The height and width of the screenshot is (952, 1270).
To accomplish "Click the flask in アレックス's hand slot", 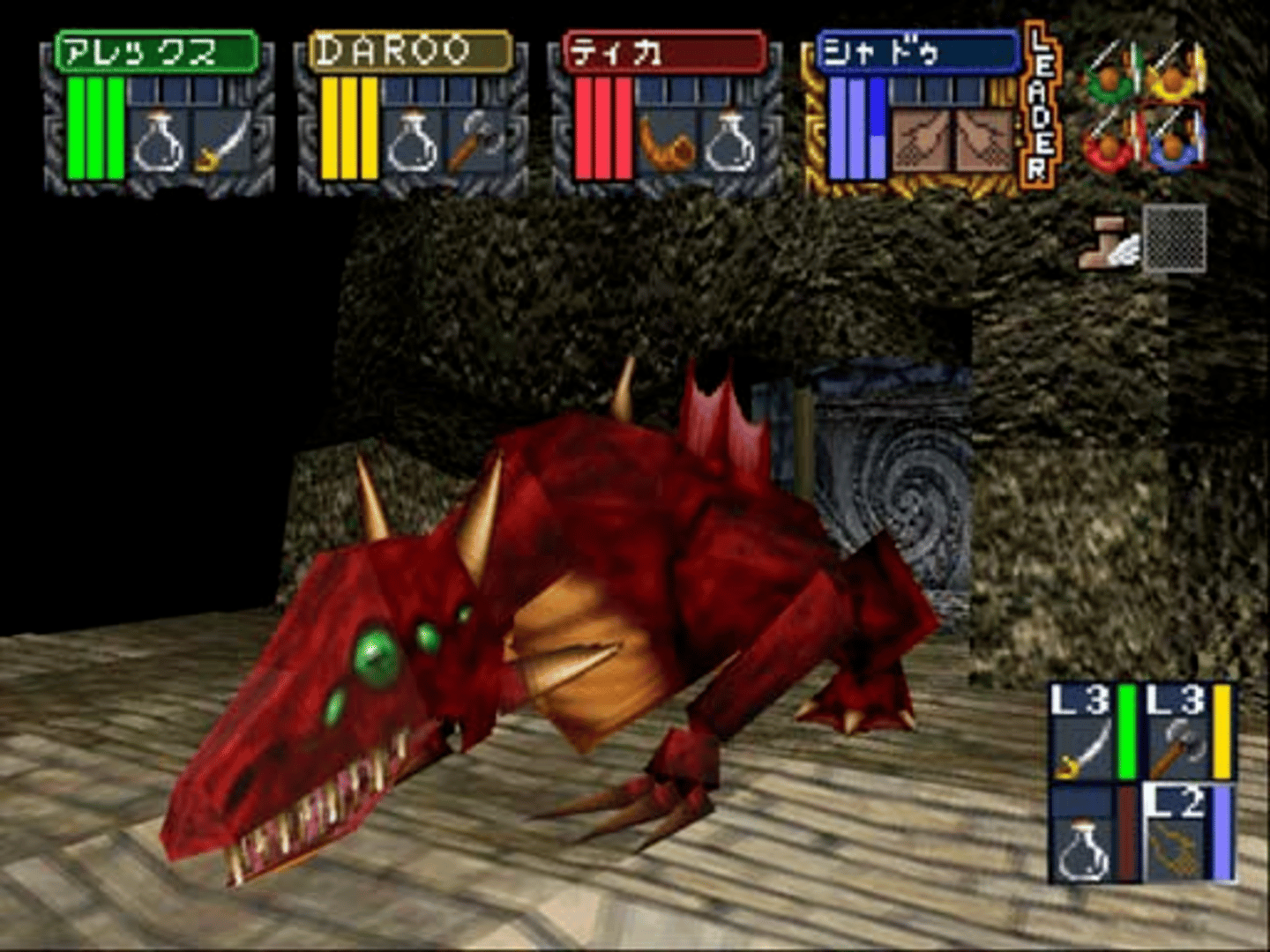I will 159,143.
